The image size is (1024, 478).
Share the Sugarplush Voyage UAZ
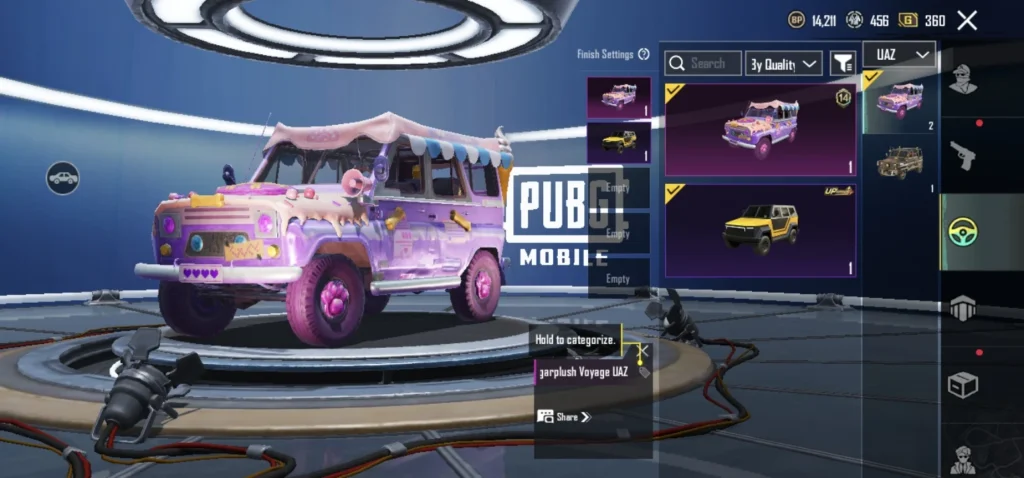tap(564, 416)
